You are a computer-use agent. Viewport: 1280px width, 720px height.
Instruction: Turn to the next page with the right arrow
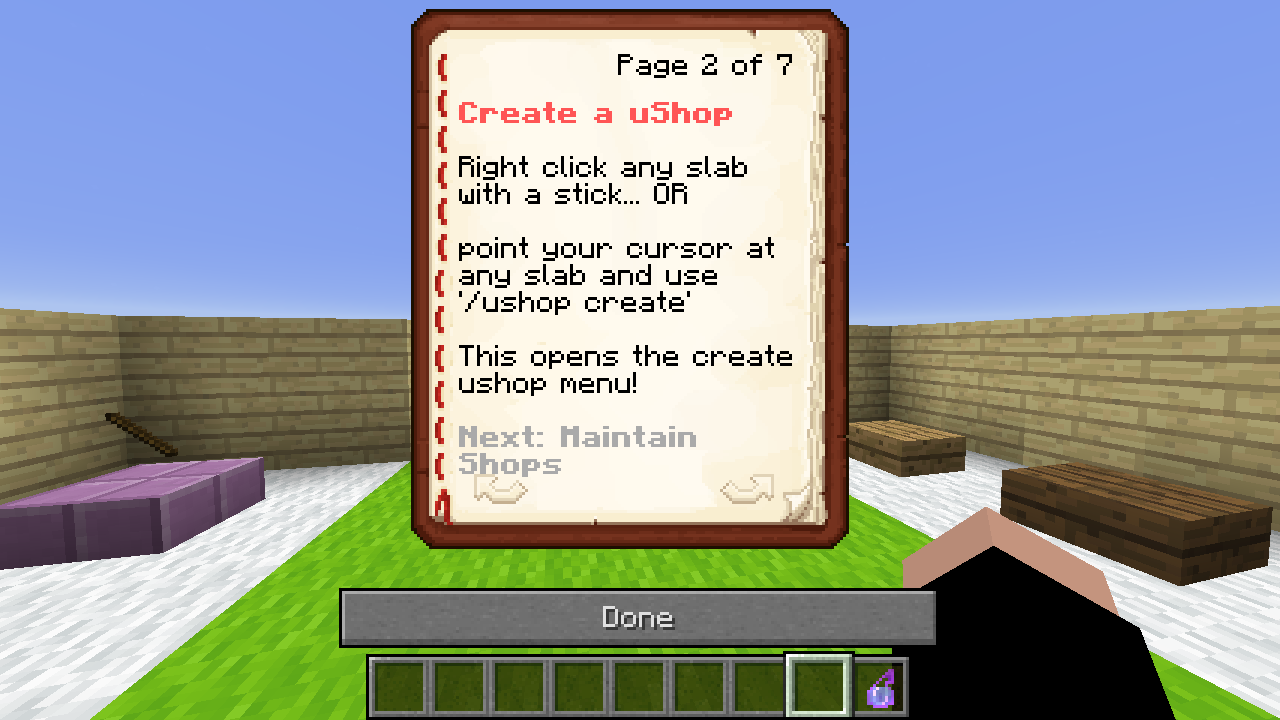click(x=746, y=488)
